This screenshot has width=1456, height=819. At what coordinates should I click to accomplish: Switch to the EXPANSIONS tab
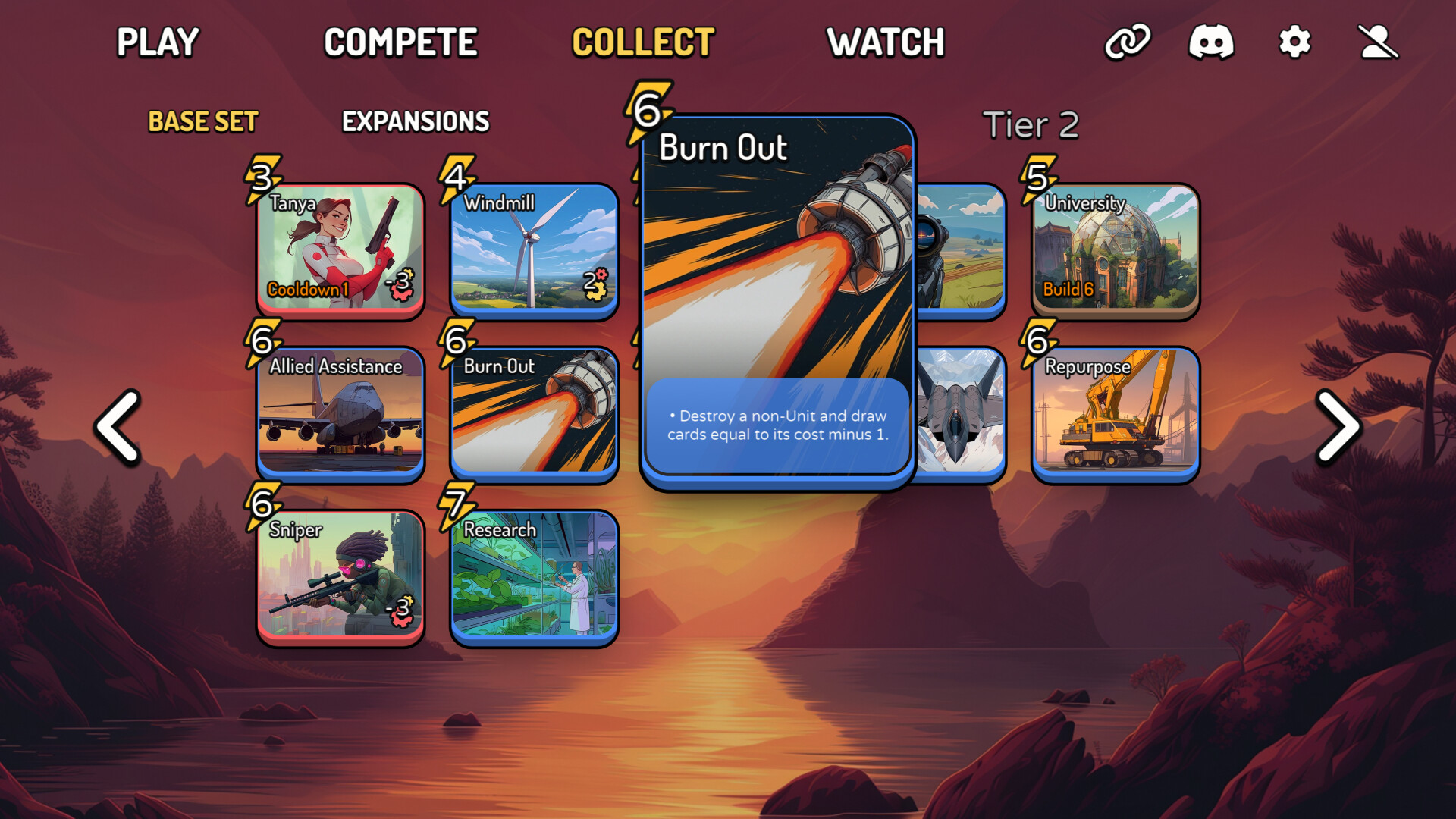coord(416,121)
